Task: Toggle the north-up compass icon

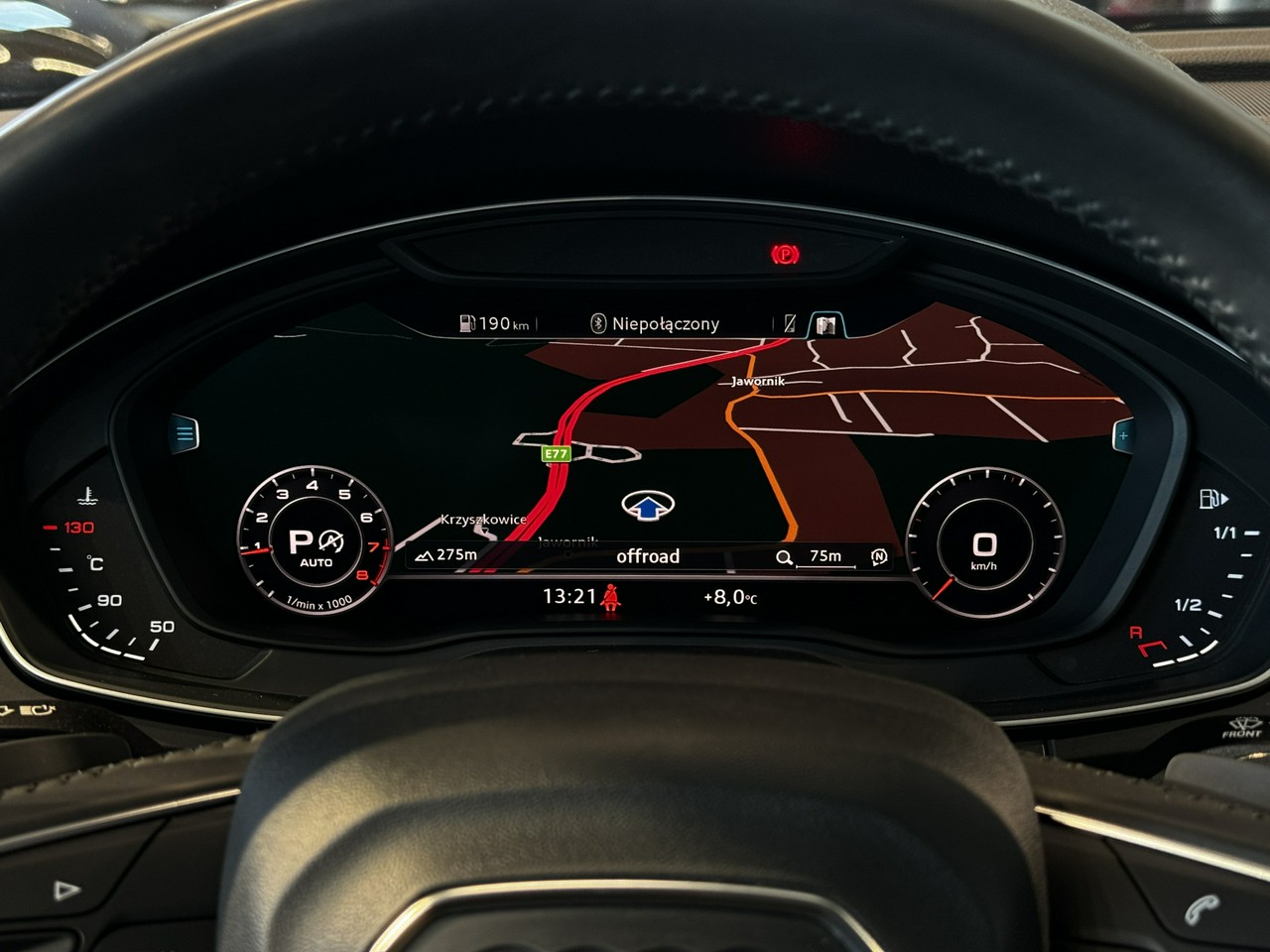Action: pos(879,556)
